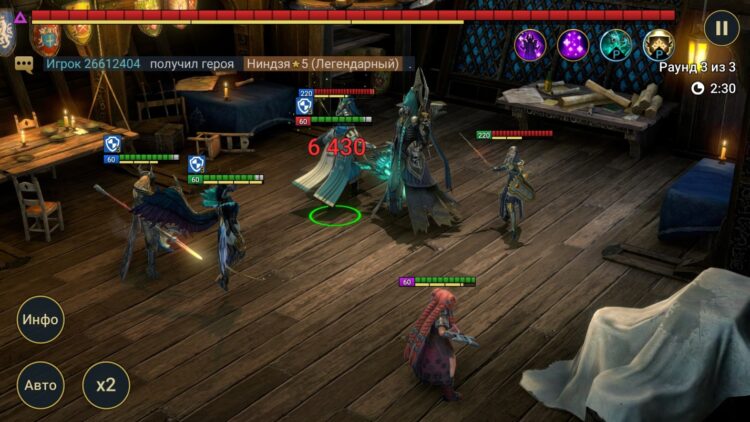The width and height of the screenshot is (750, 422).
Task: Switch battle speed with x2 button
Action: tap(105, 385)
